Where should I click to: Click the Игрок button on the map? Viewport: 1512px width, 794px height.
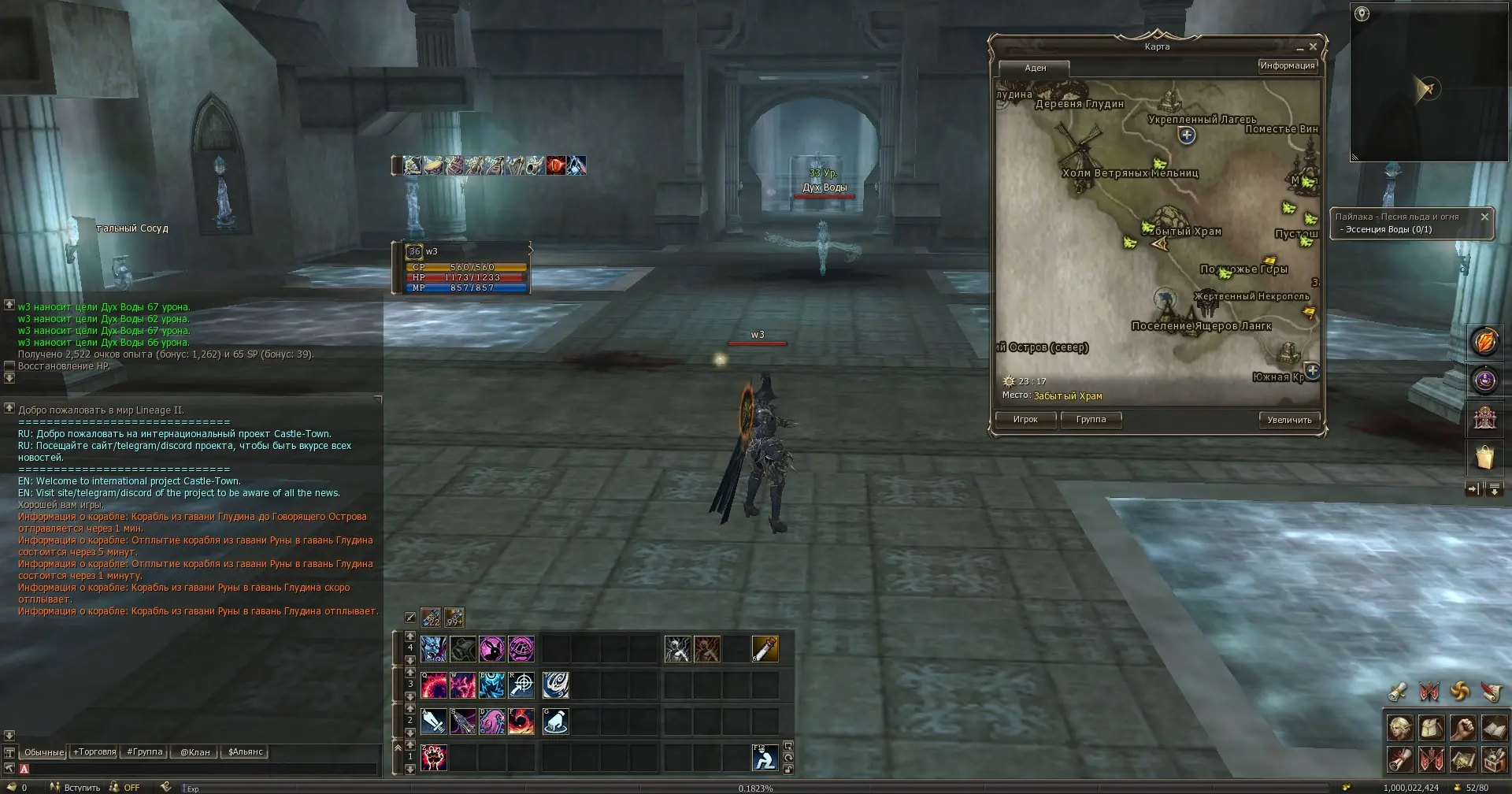1025,420
